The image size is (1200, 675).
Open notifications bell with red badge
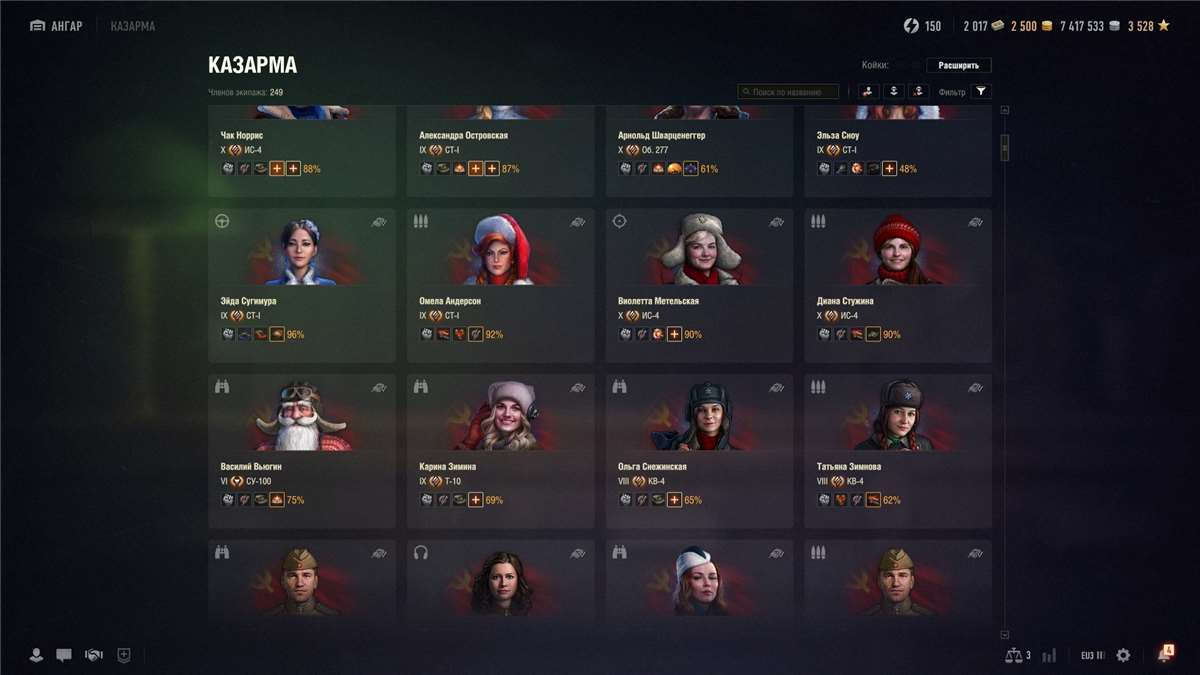coord(1164,654)
